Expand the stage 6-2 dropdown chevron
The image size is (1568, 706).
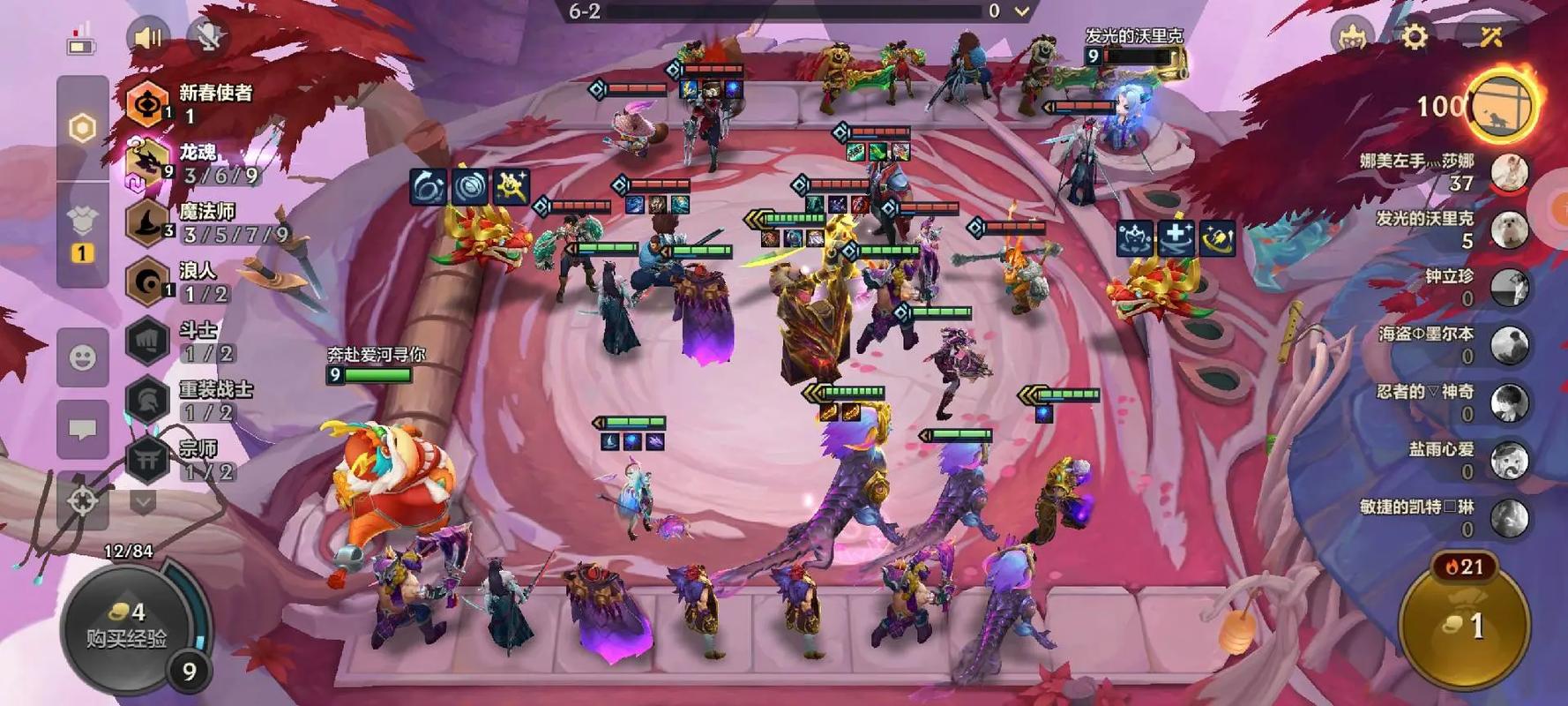1022,11
